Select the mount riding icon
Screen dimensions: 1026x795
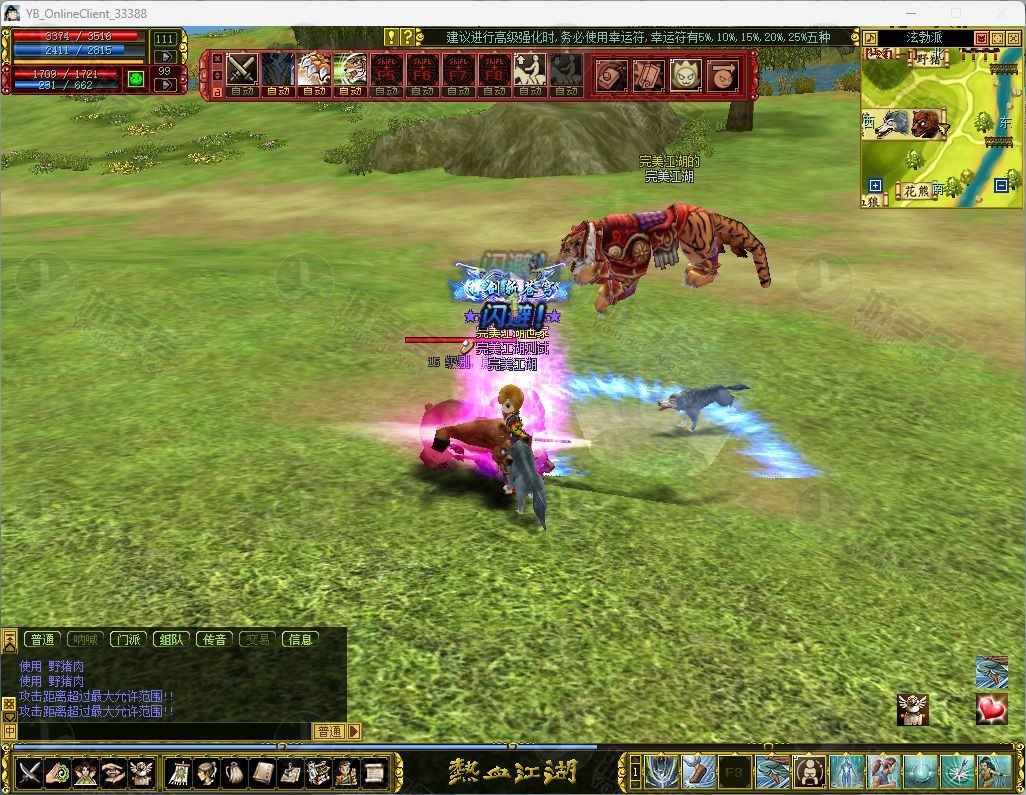tap(529, 69)
